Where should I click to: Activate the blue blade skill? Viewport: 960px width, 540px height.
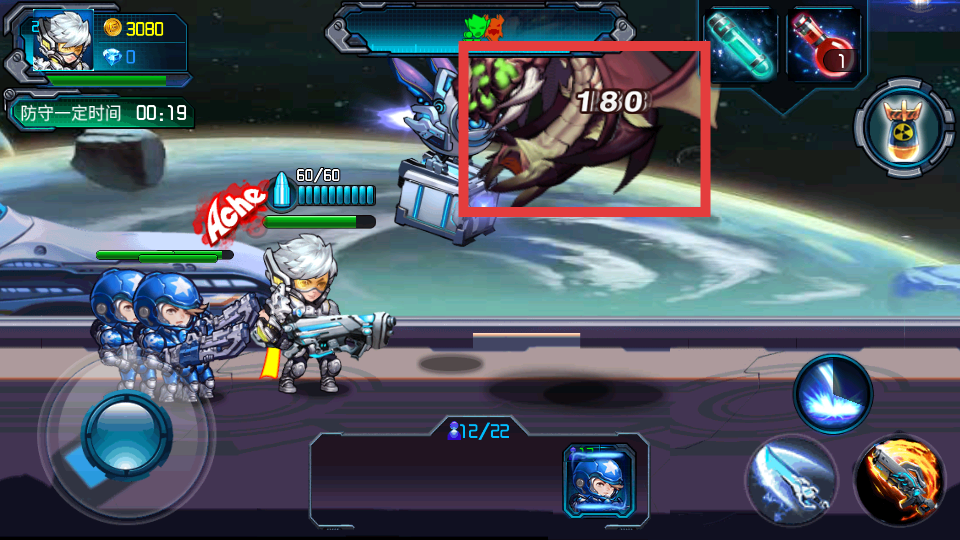pyautogui.click(x=790, y=478)
